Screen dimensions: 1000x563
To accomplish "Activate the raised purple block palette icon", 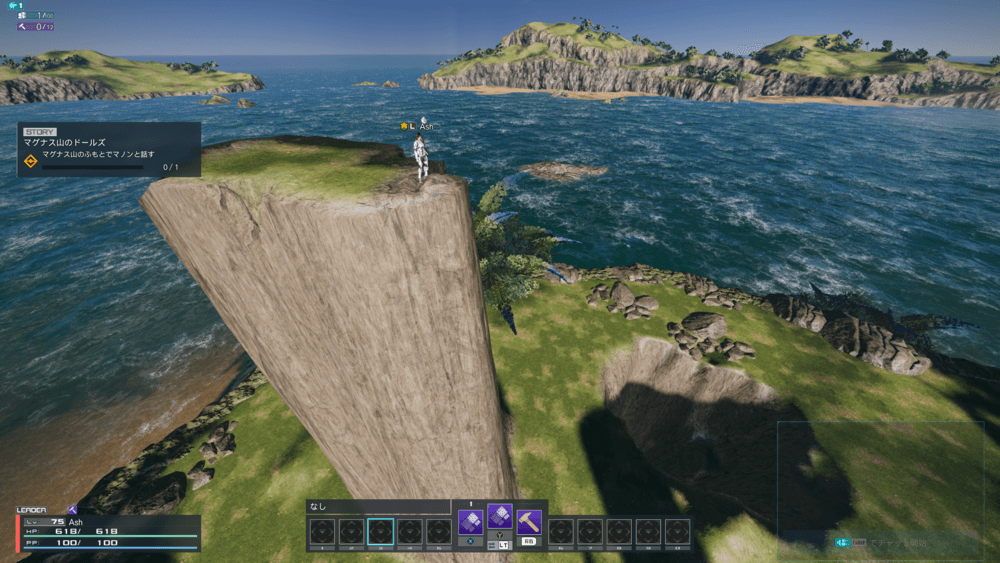I will pyautogui.click(x=499, y=516).
